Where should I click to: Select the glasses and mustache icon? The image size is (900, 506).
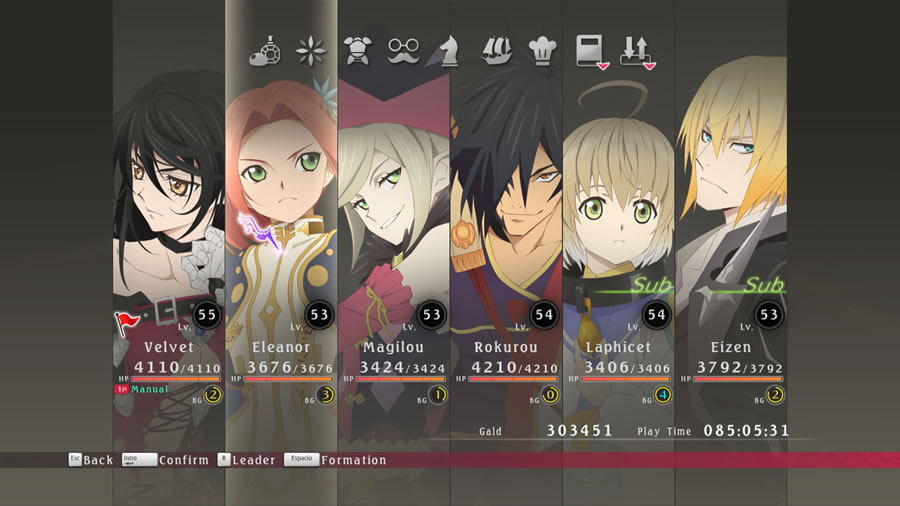pyautogui.click(x=404, y=49)
